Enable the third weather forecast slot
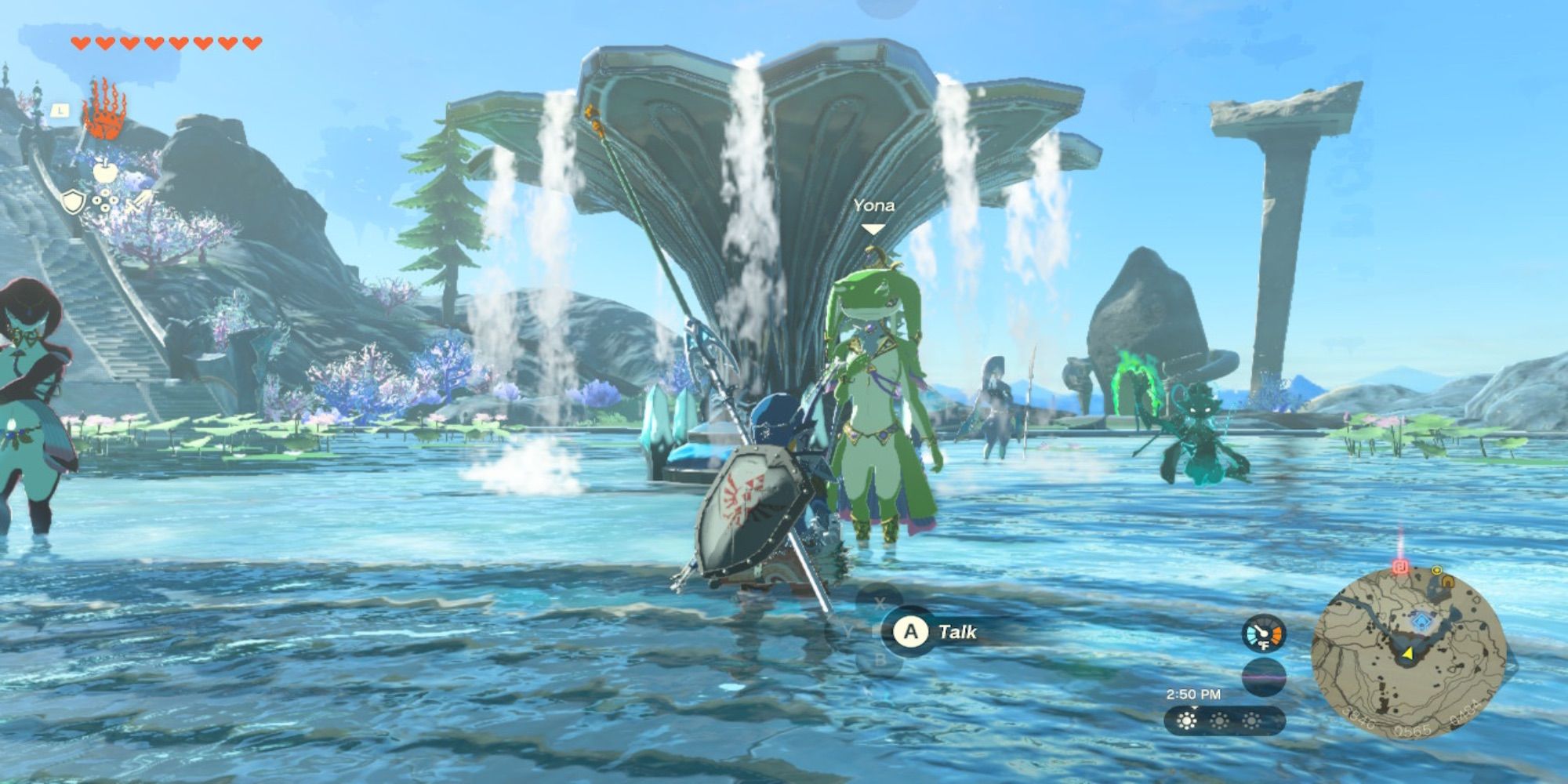The width and height of the screenshot is (1568, 784). coord(1252,722)
